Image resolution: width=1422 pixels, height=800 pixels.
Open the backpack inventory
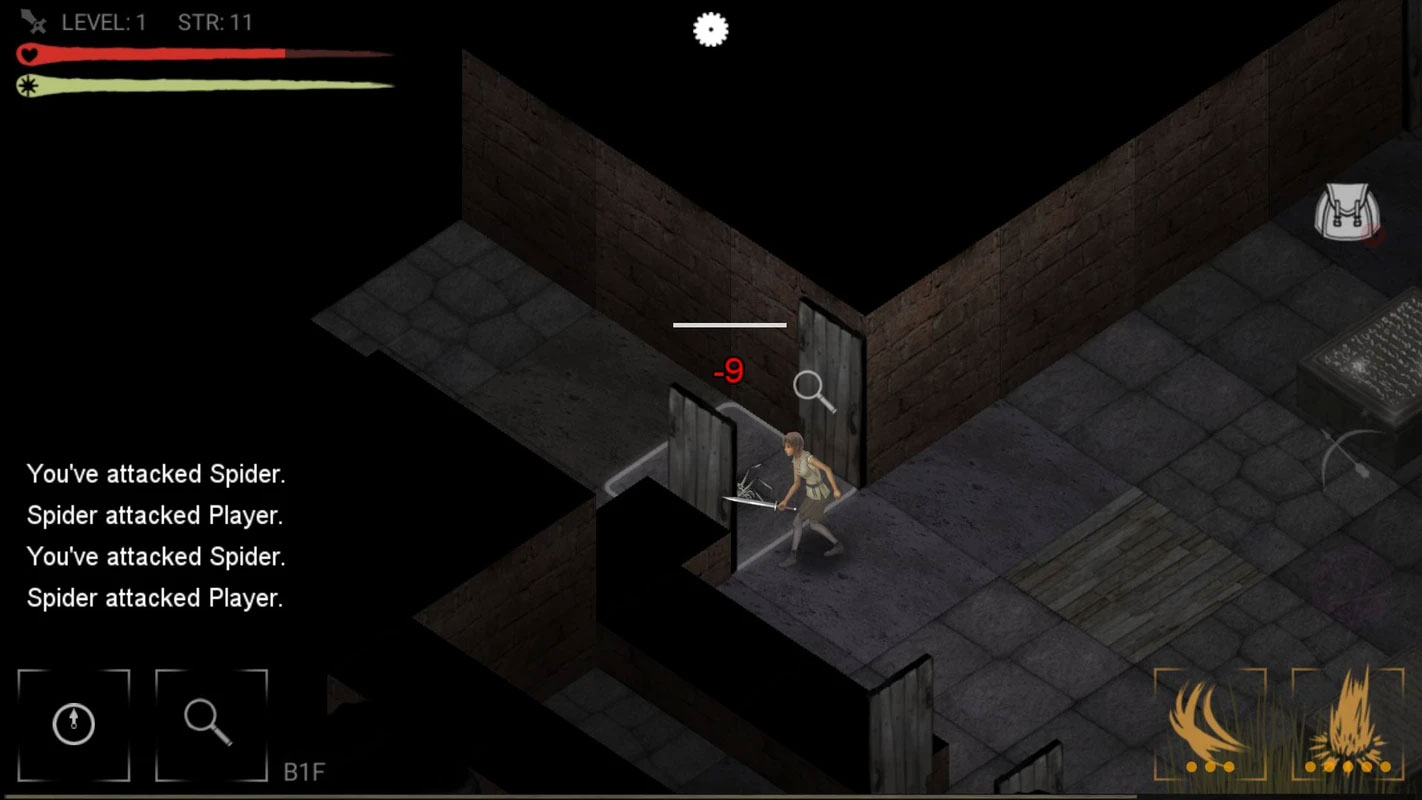pos(1347,212)
